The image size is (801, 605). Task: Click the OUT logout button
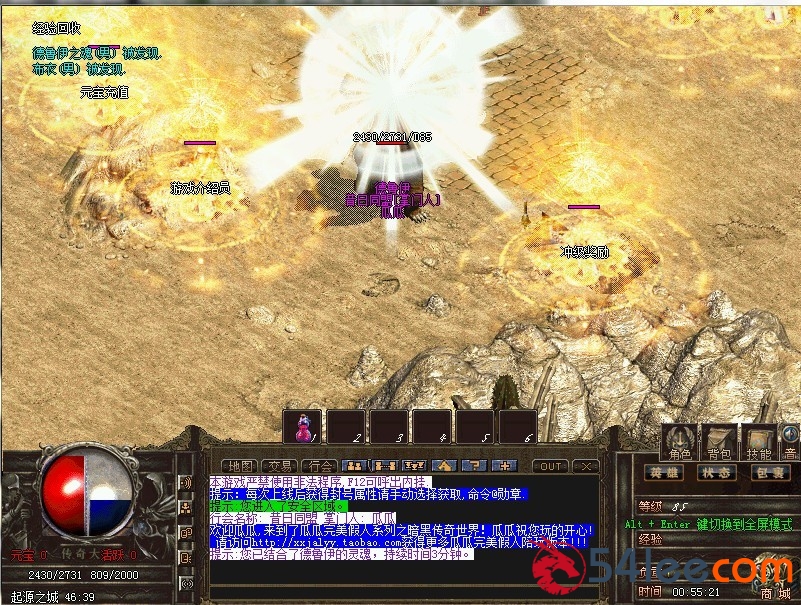(x=550, y=466)
